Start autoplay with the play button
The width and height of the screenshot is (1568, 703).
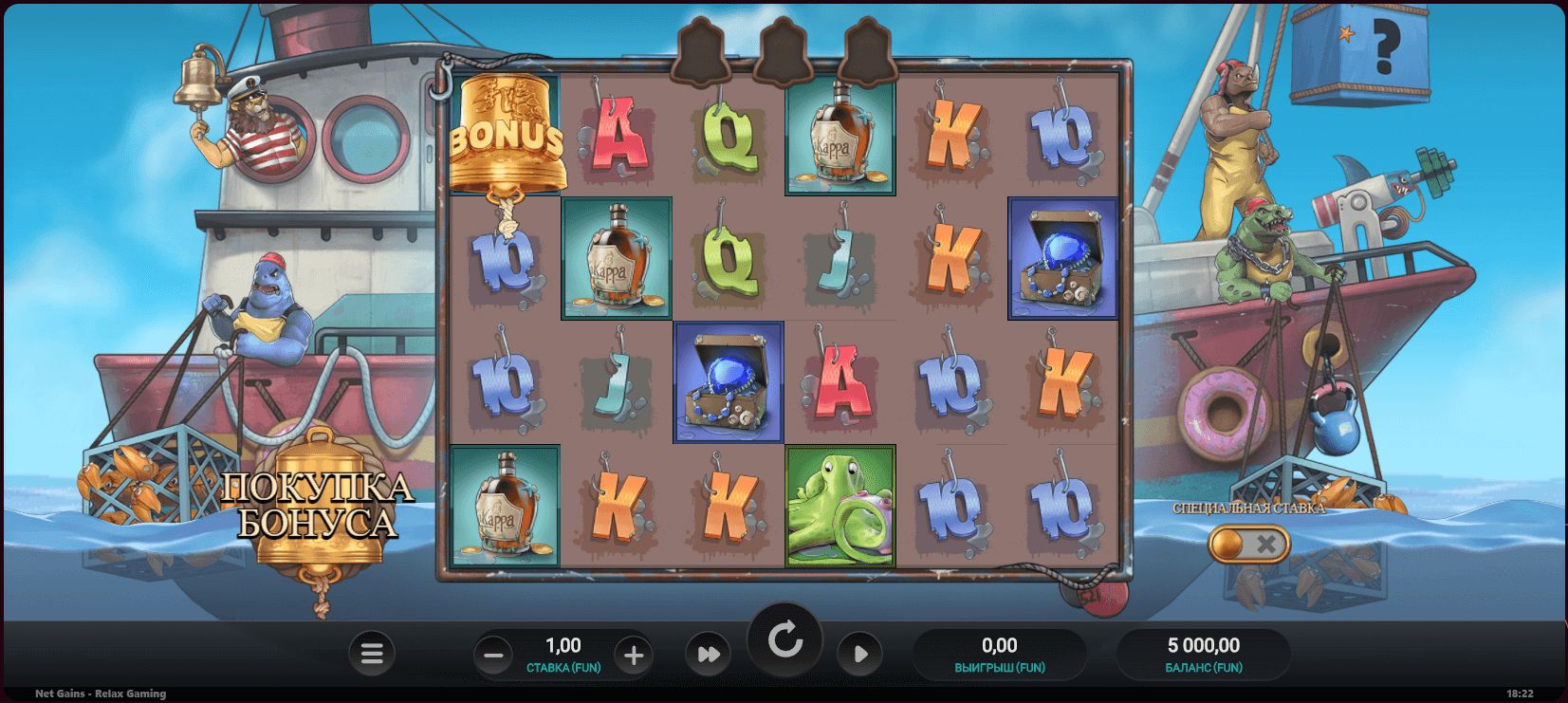click(x=860, y=654)
